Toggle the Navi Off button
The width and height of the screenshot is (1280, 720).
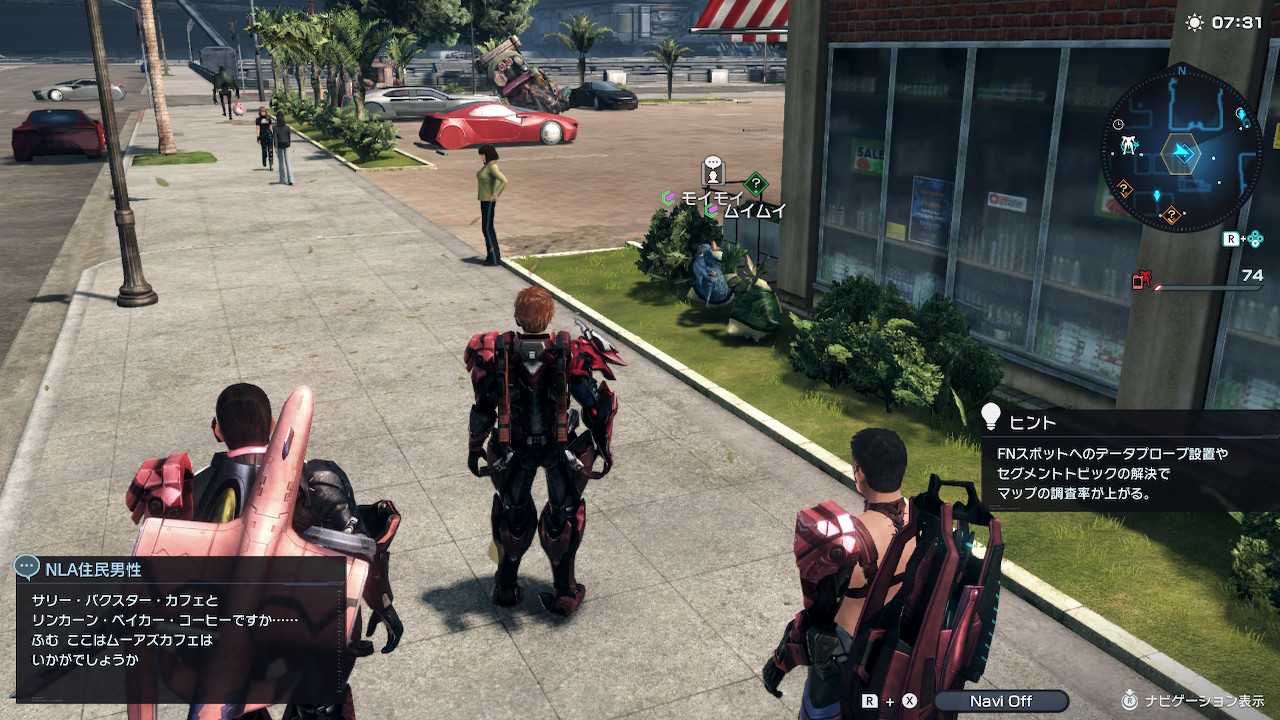point(1000,701)
